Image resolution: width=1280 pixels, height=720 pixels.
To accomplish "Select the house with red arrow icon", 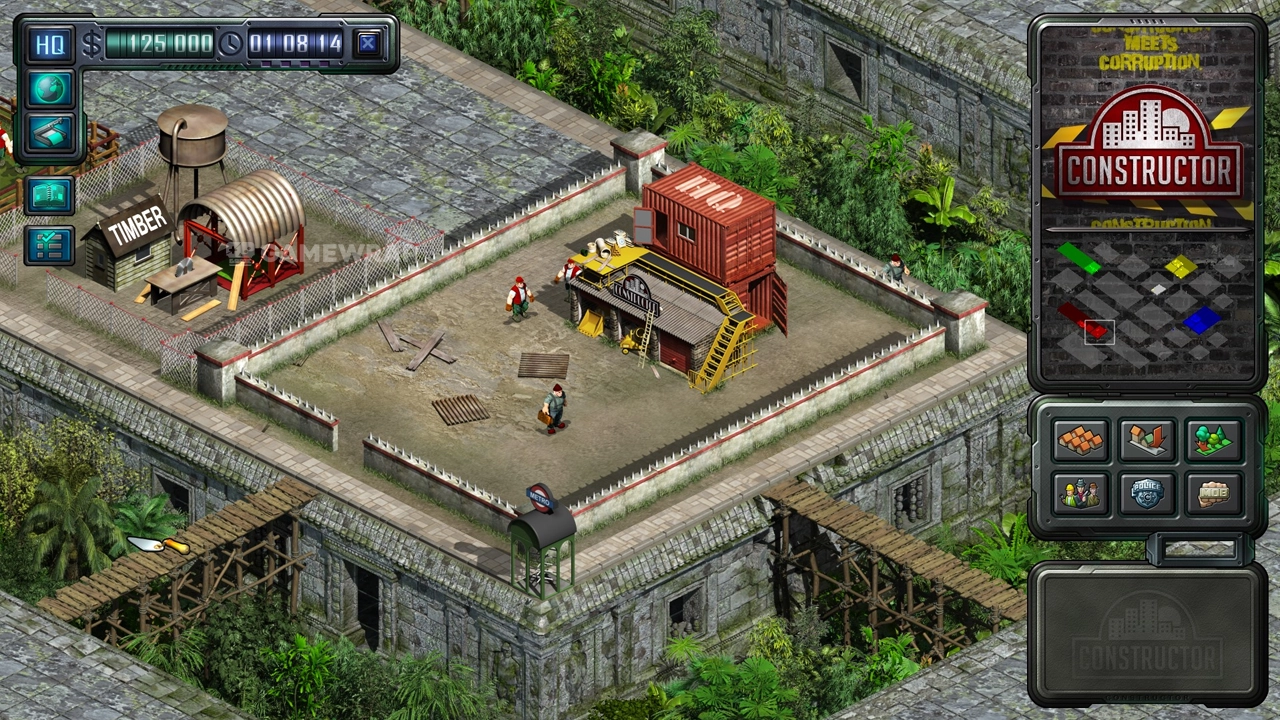I will [1147, 440].
